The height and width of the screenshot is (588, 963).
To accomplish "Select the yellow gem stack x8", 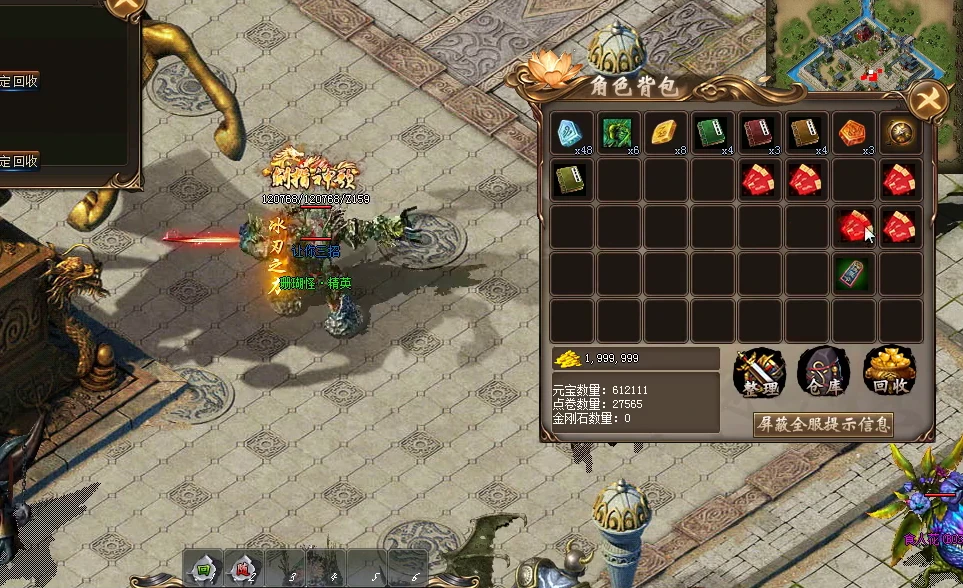I will [667, 133].
